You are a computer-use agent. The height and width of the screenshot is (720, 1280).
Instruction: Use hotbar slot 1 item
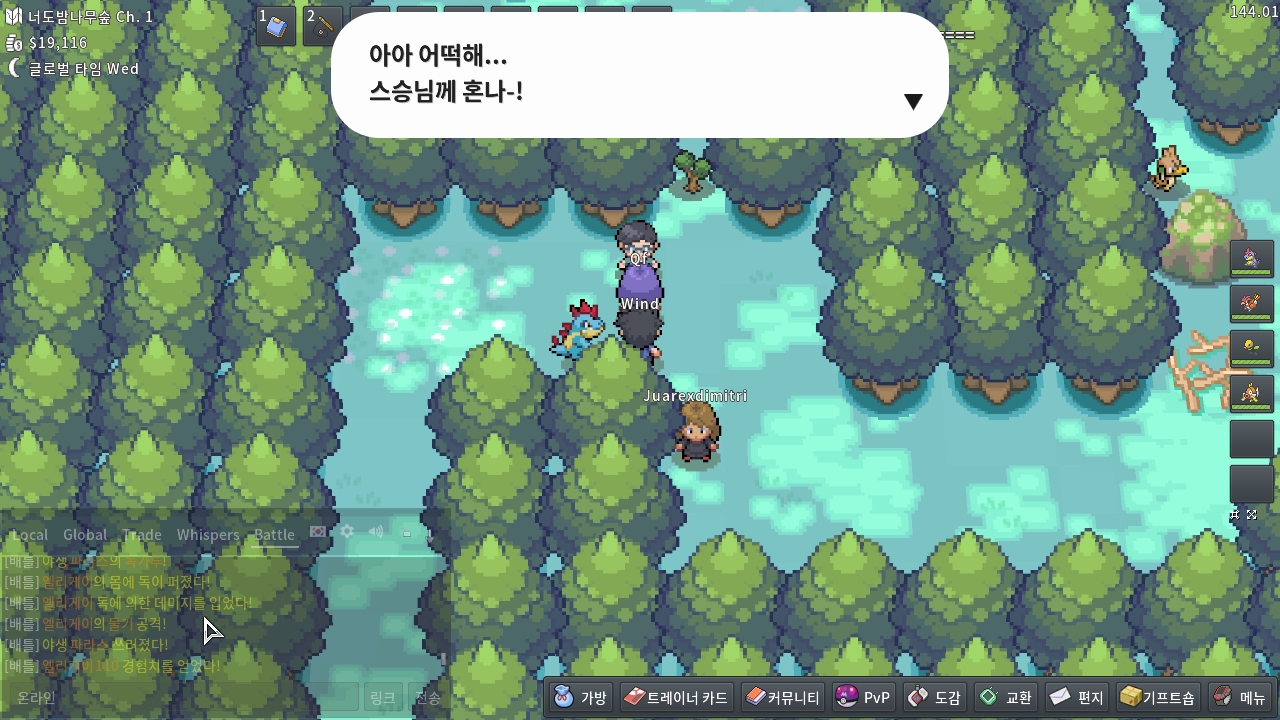pos(276,27)
